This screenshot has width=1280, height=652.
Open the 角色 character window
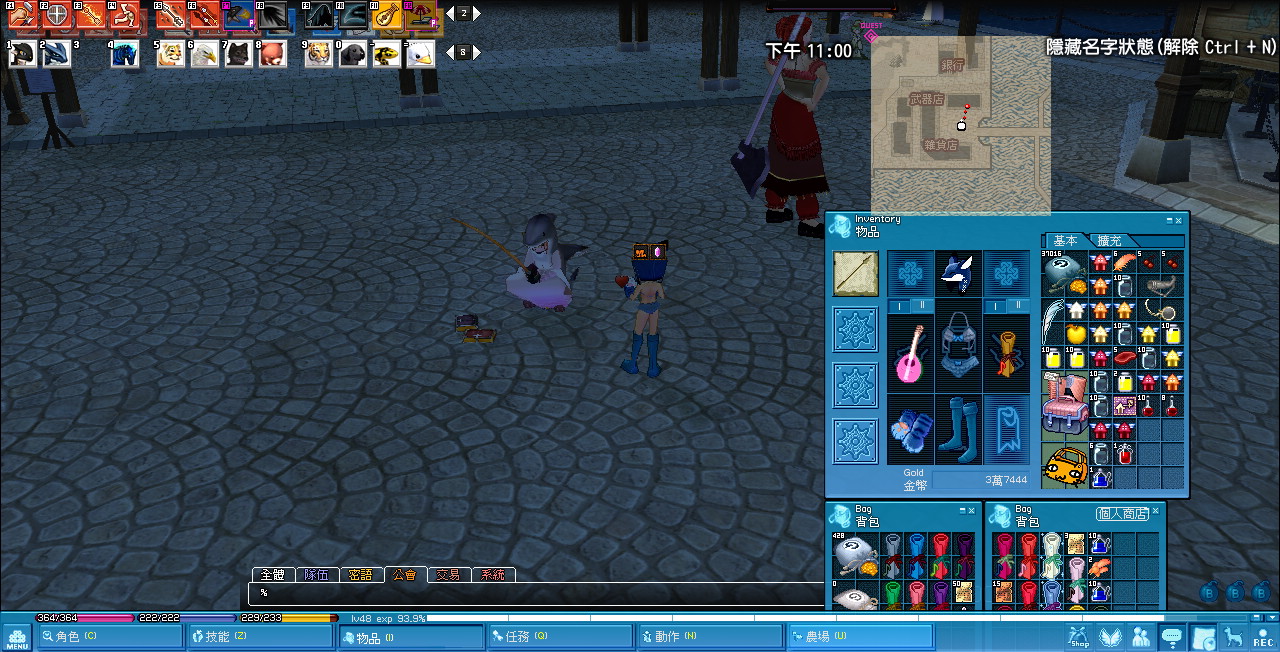109,637
